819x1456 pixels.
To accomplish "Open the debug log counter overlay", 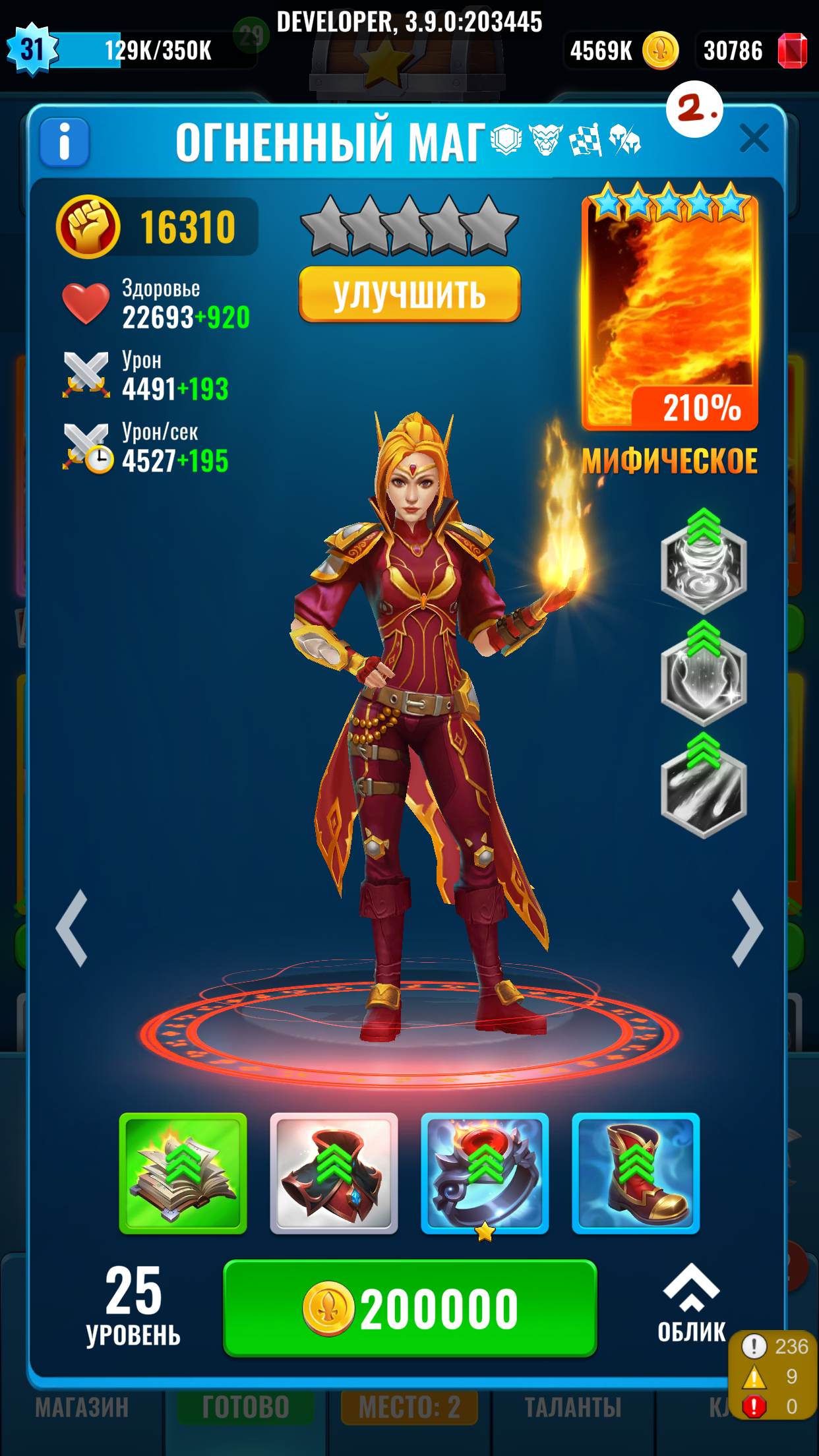I will pyautogui.click(x=773, y=1376).
